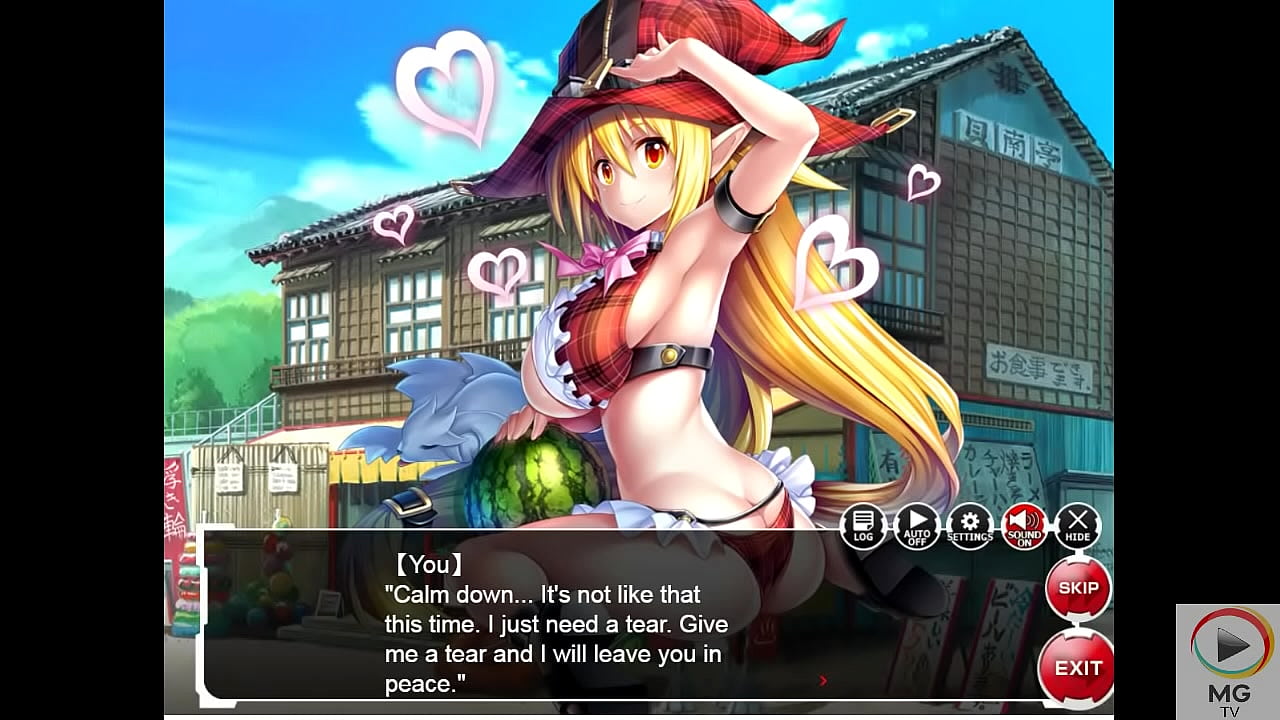Toggle the AUTO play button

click(916, 526)
